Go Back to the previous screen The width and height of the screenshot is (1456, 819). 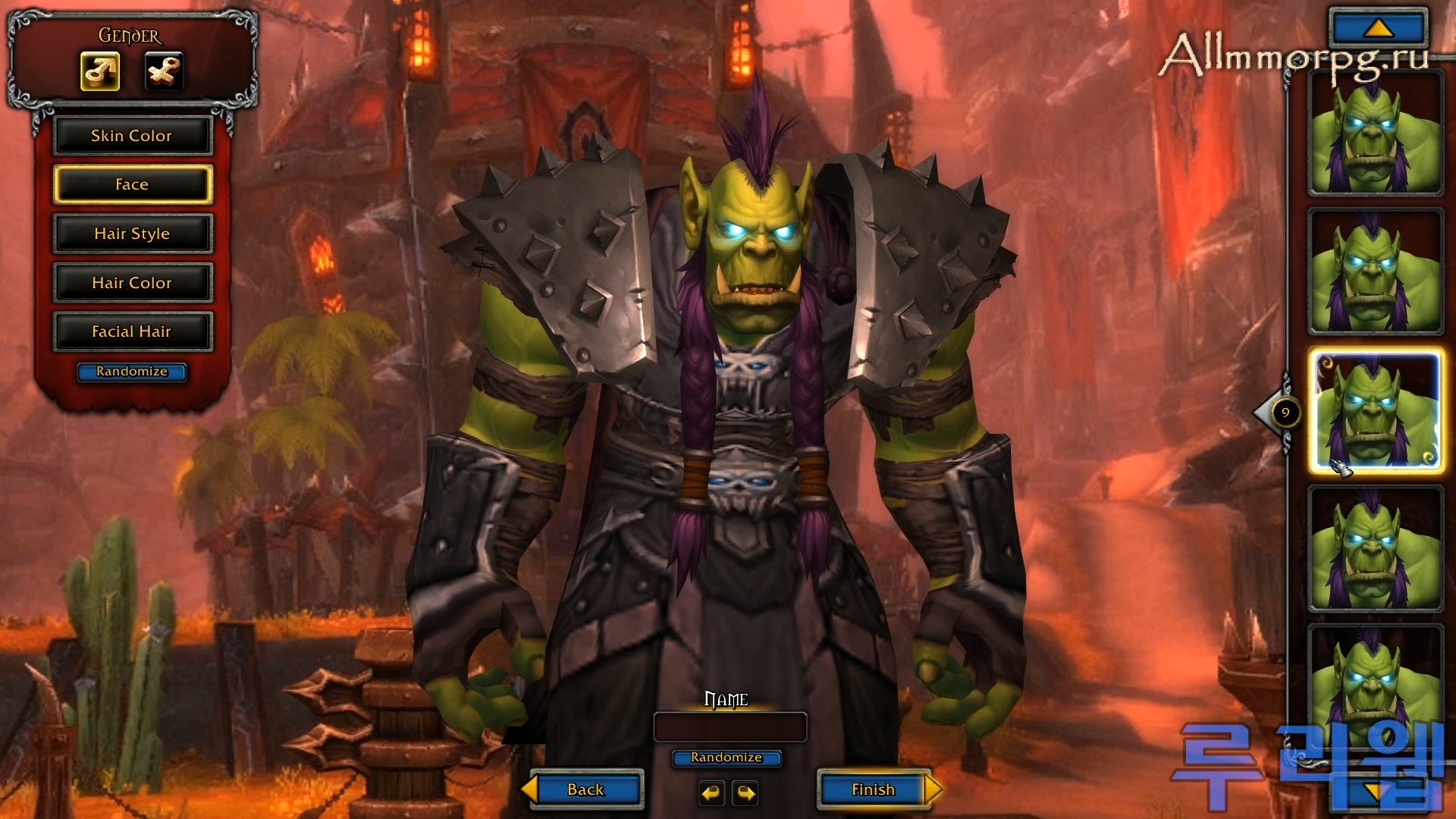click(585, 789)
